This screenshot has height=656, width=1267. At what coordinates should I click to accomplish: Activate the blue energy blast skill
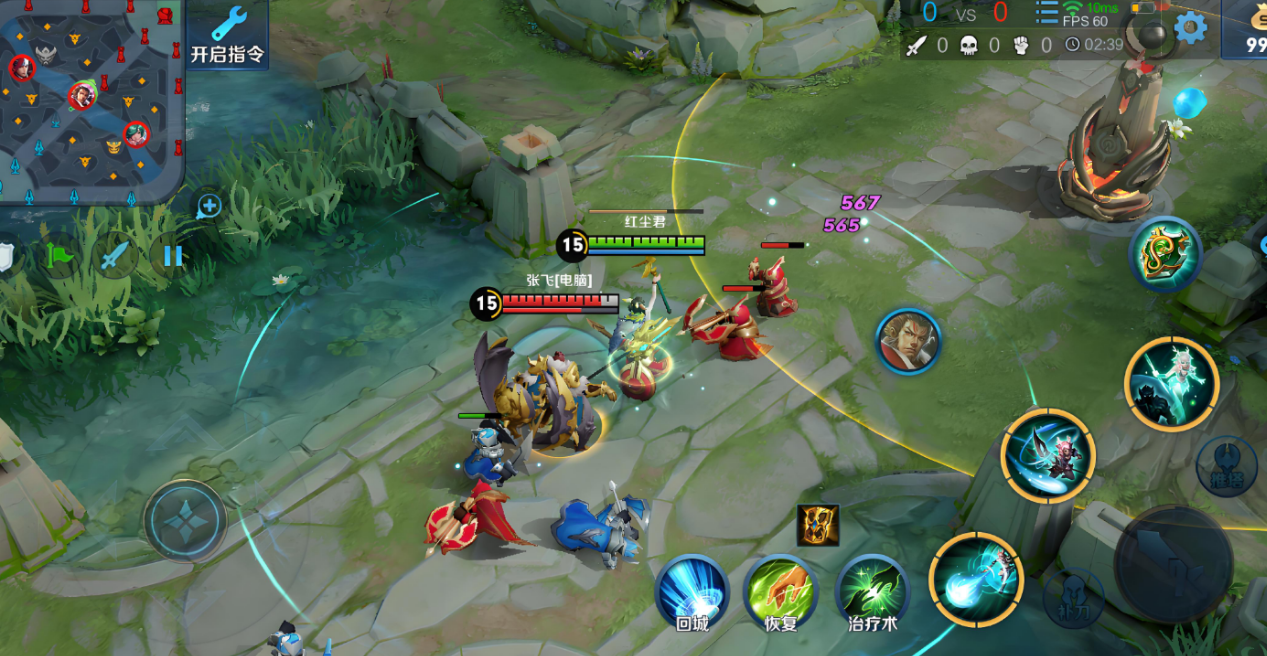976,580
